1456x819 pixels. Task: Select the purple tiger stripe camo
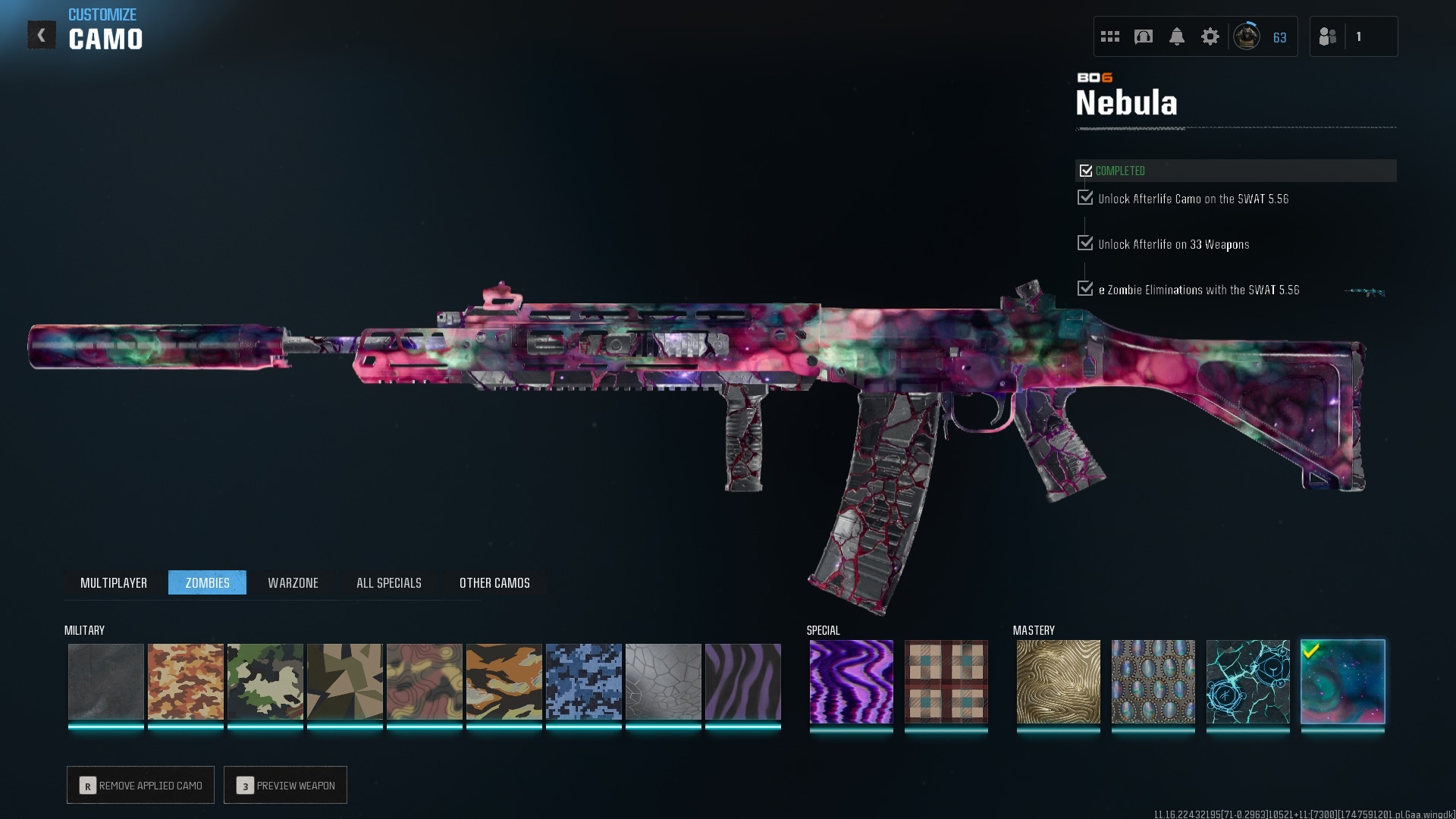pos(742,682)
